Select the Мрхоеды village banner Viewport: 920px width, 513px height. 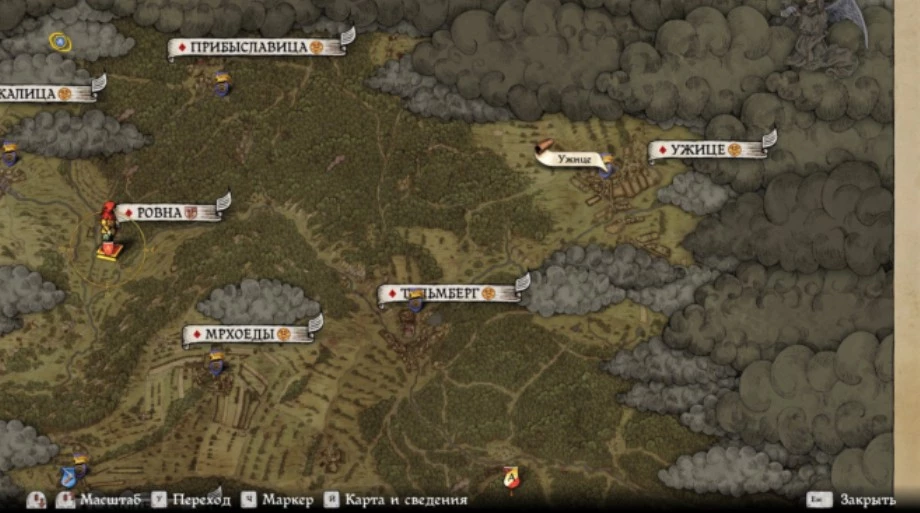click(x=248, y=335)
